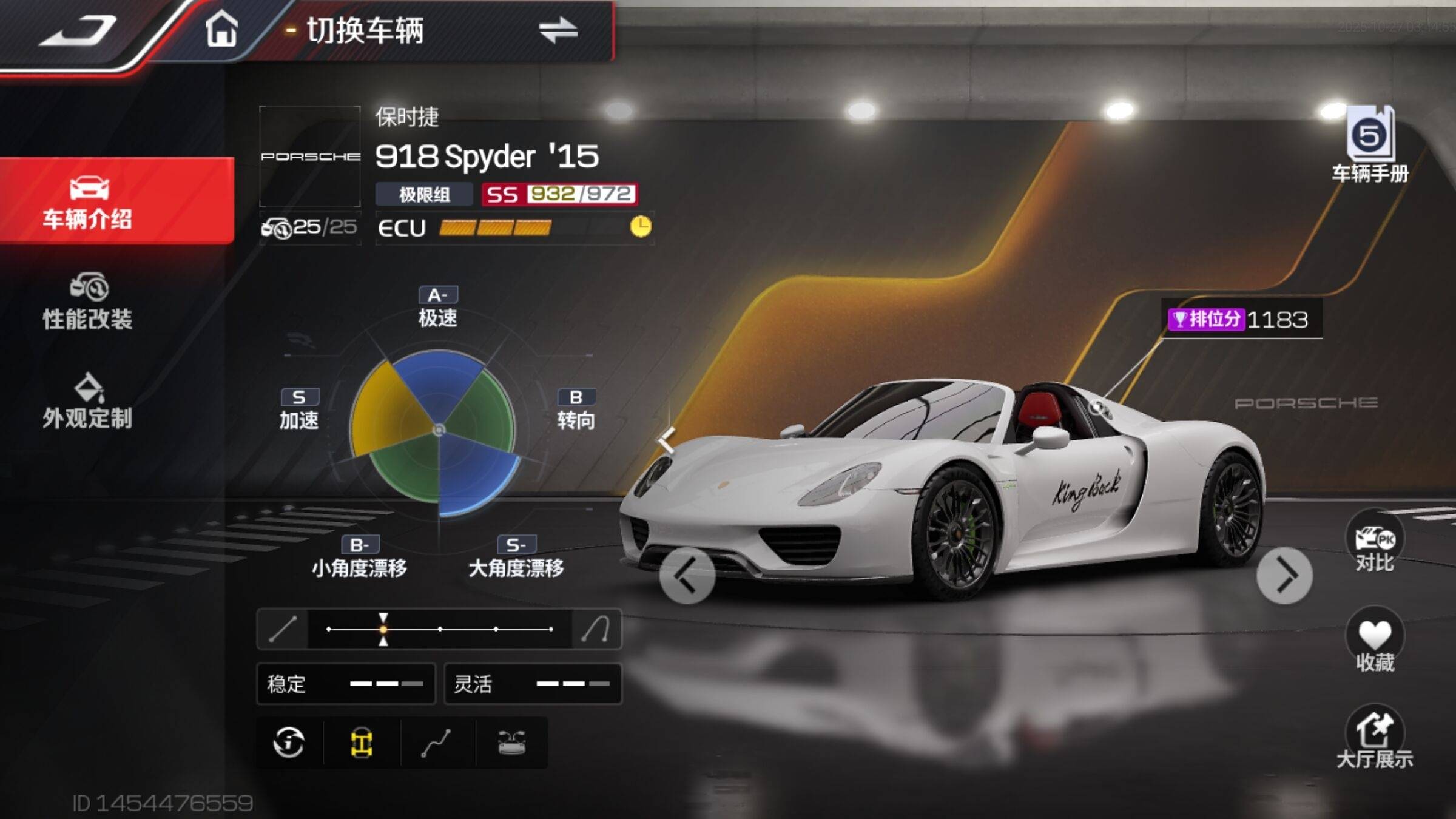Viewport: 1456px width, 819px height.
Task: Open the 排位分 ranking score tag
Action: pyautogui.click(x=1240, y=319)
